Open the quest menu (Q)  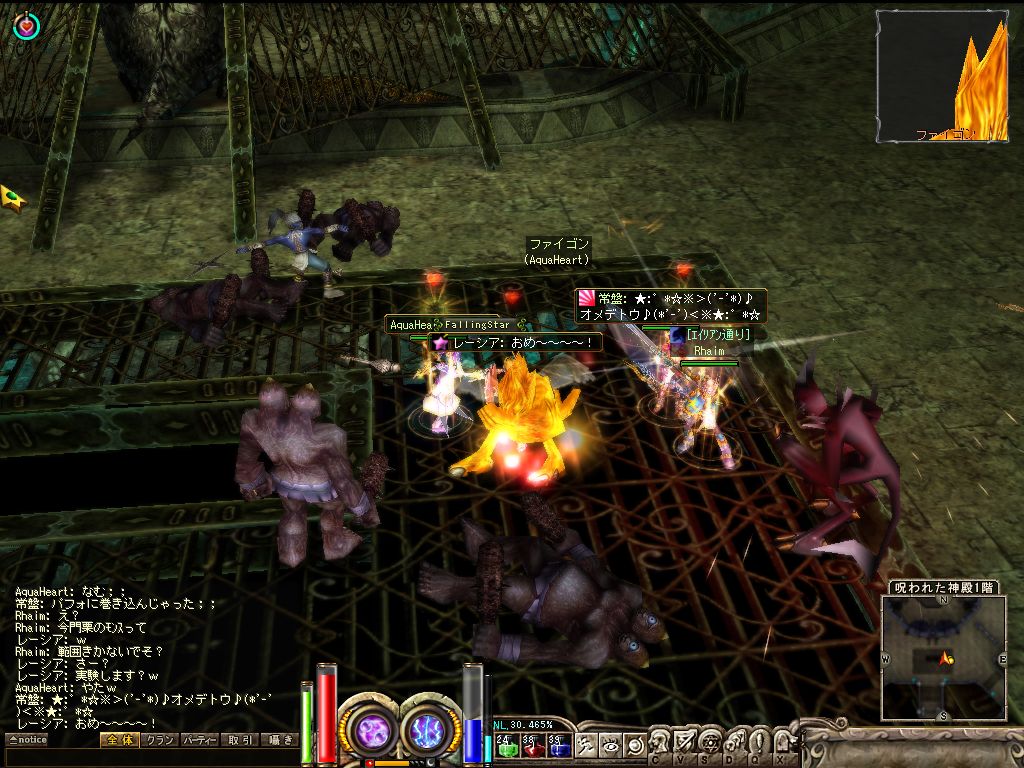click(x=761, y=744)
